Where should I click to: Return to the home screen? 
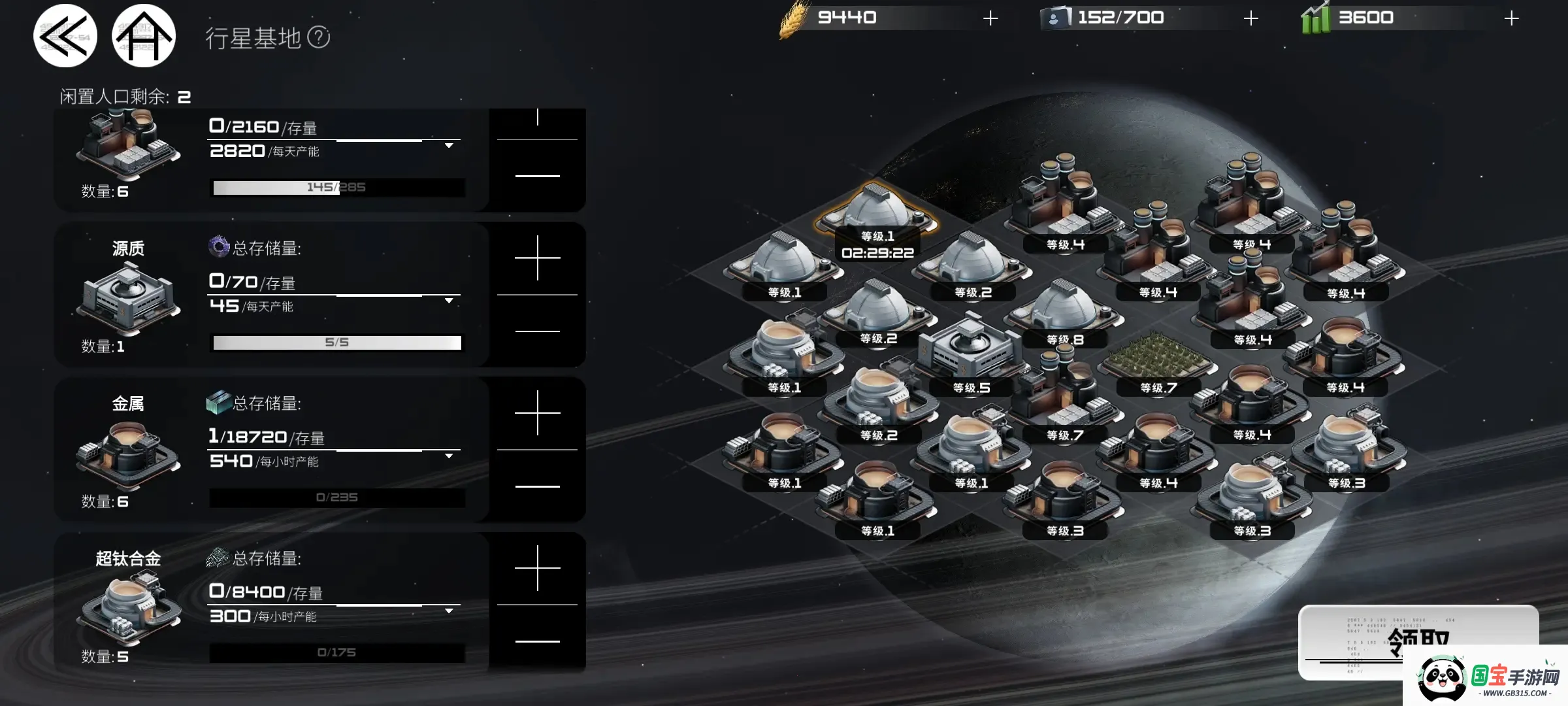coord(144,37)
